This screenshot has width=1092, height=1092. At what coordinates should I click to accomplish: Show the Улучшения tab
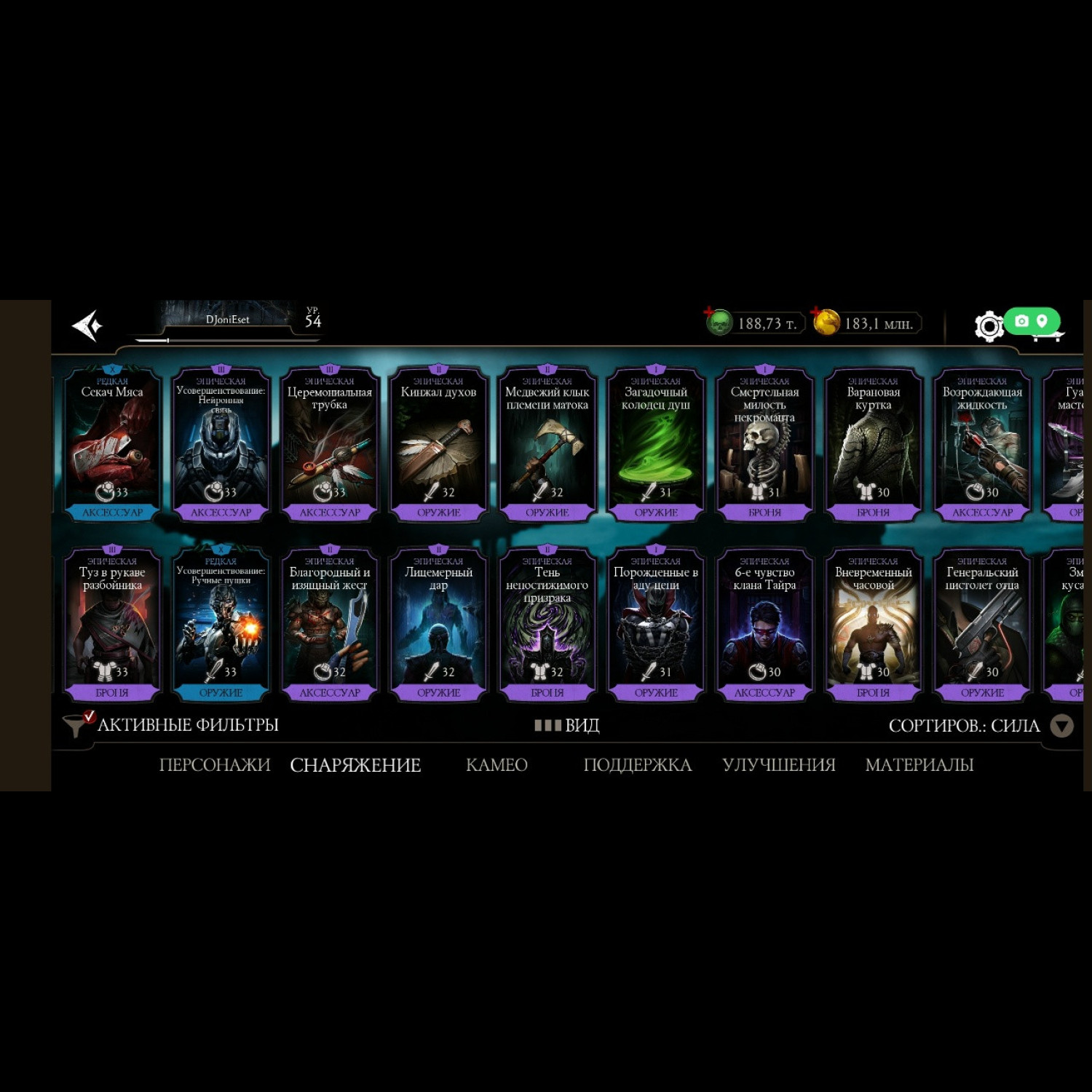coord(778,765)
